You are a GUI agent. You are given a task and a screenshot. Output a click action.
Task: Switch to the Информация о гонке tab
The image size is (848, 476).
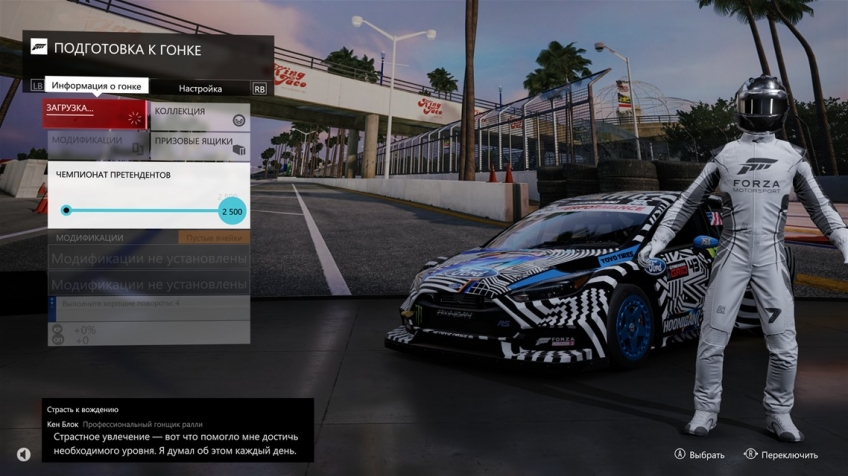pos(96,87)
